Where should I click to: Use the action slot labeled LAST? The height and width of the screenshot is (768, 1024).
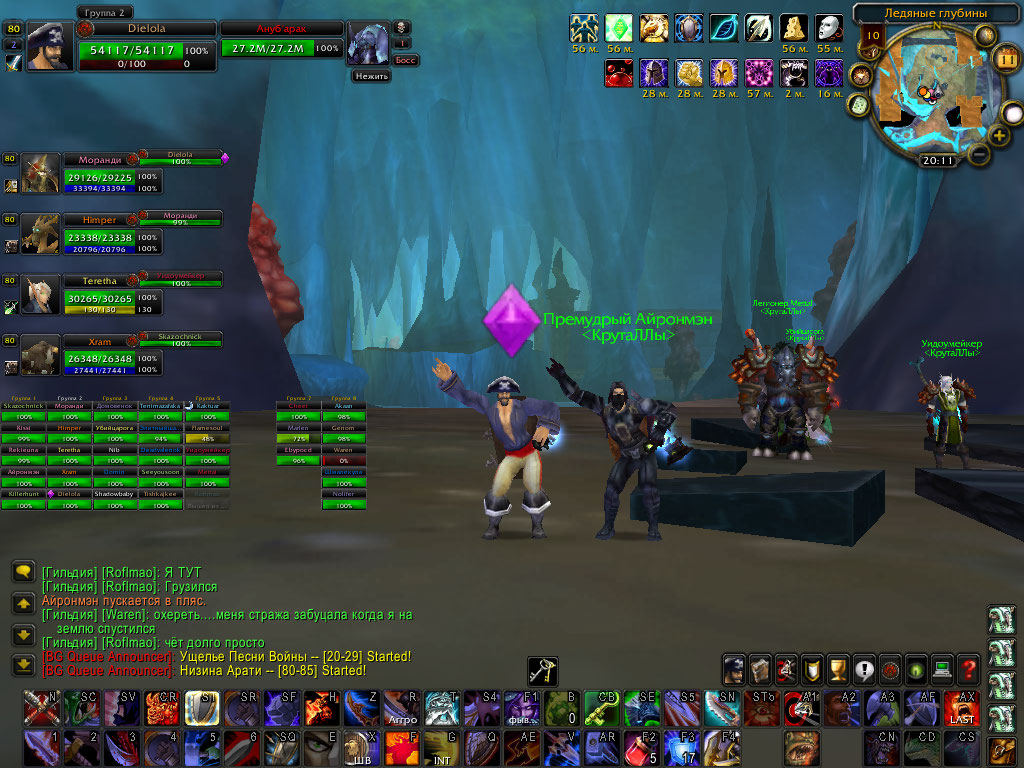click(x=964, y=709)
